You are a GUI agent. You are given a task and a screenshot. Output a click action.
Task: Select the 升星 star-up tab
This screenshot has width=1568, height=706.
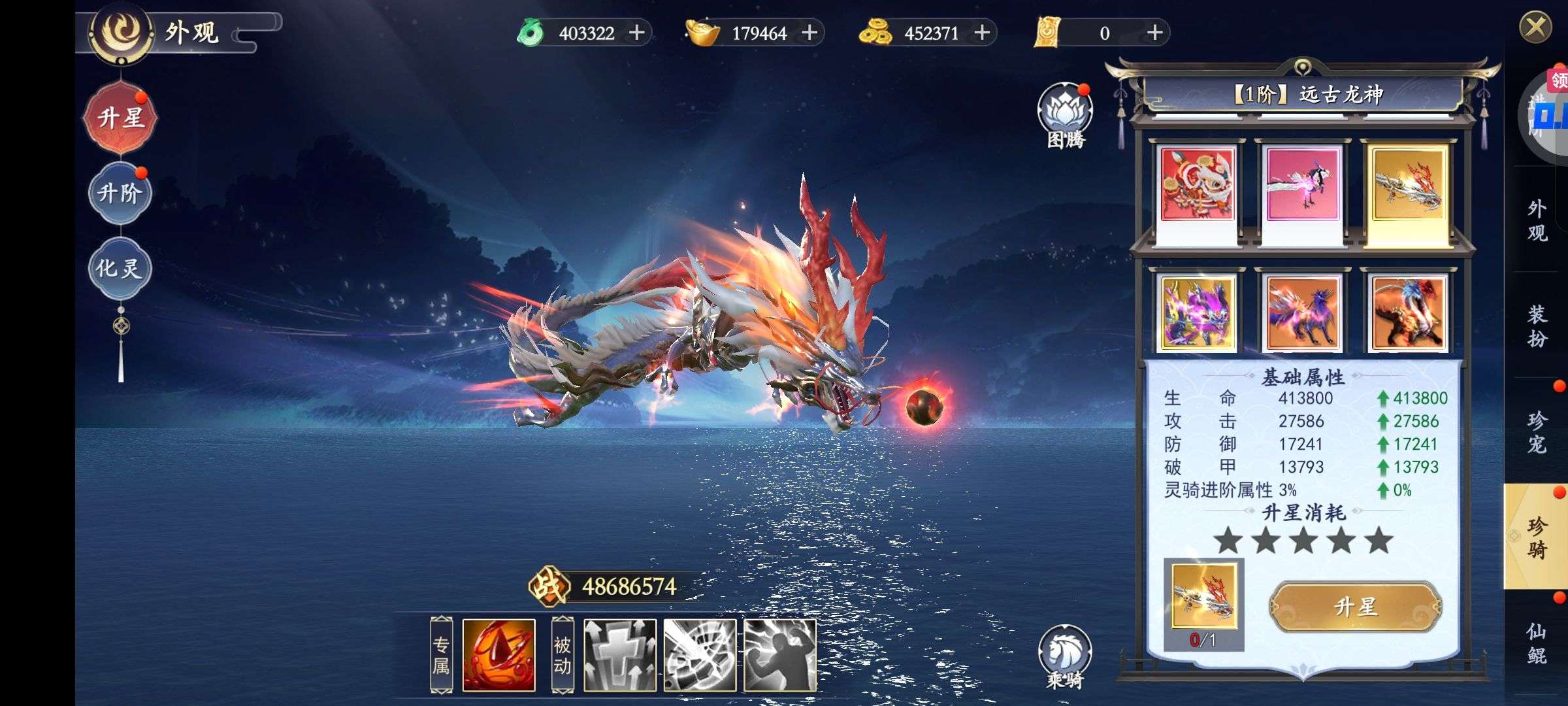click(121, 118)
